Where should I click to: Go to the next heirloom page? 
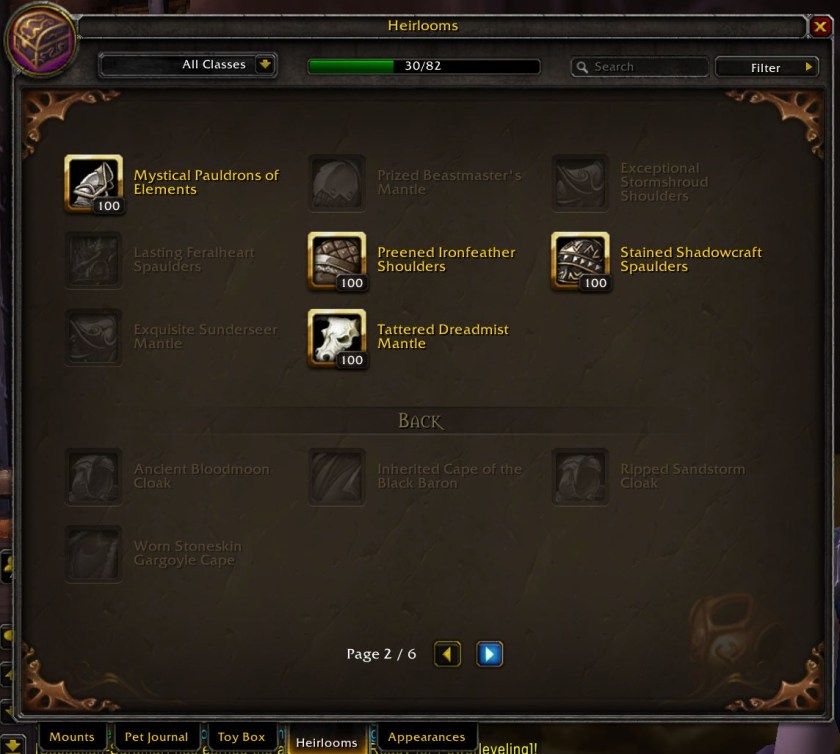pos(489,654)
